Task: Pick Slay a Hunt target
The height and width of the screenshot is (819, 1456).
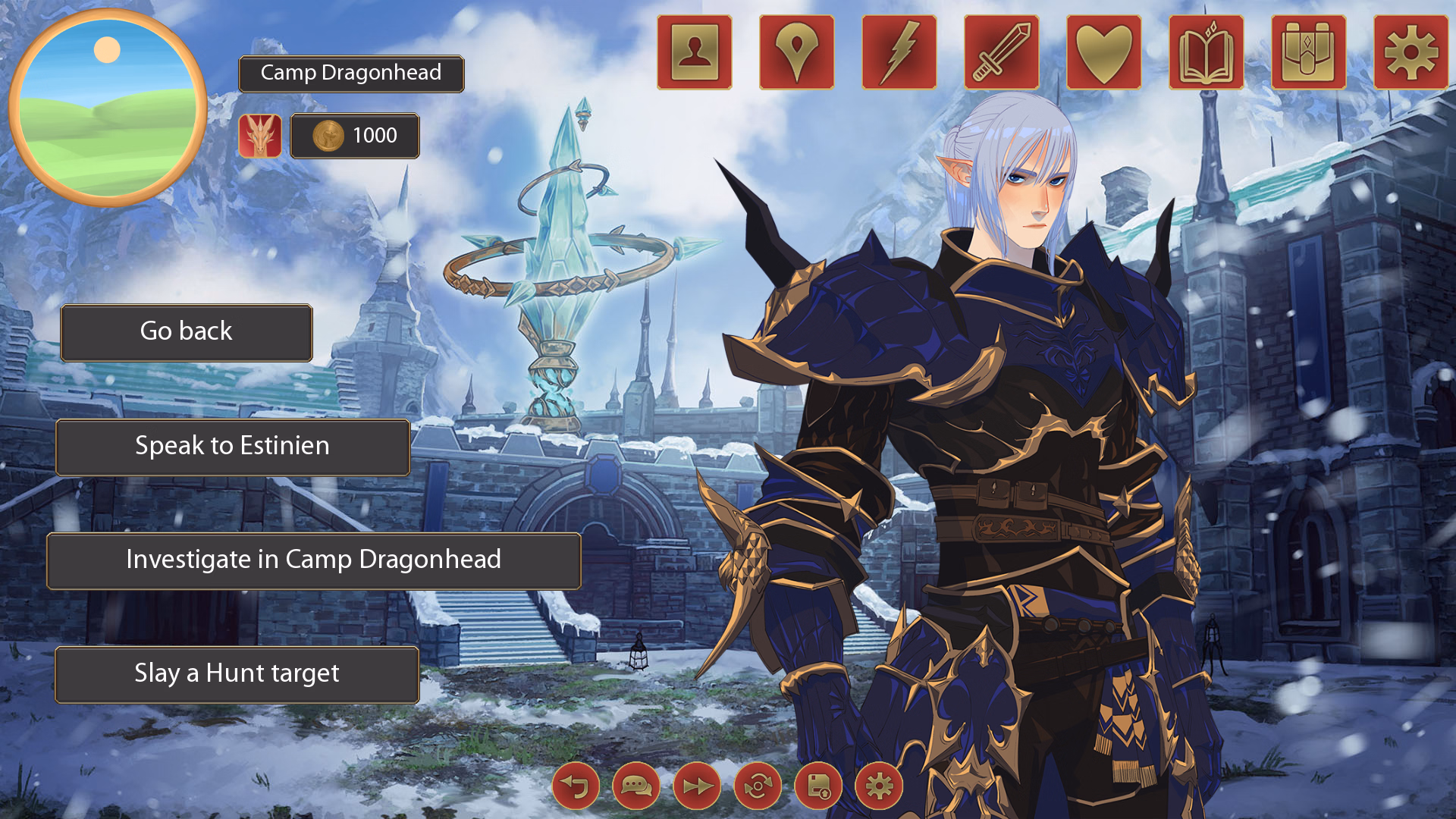Action: tap(237, 674)
